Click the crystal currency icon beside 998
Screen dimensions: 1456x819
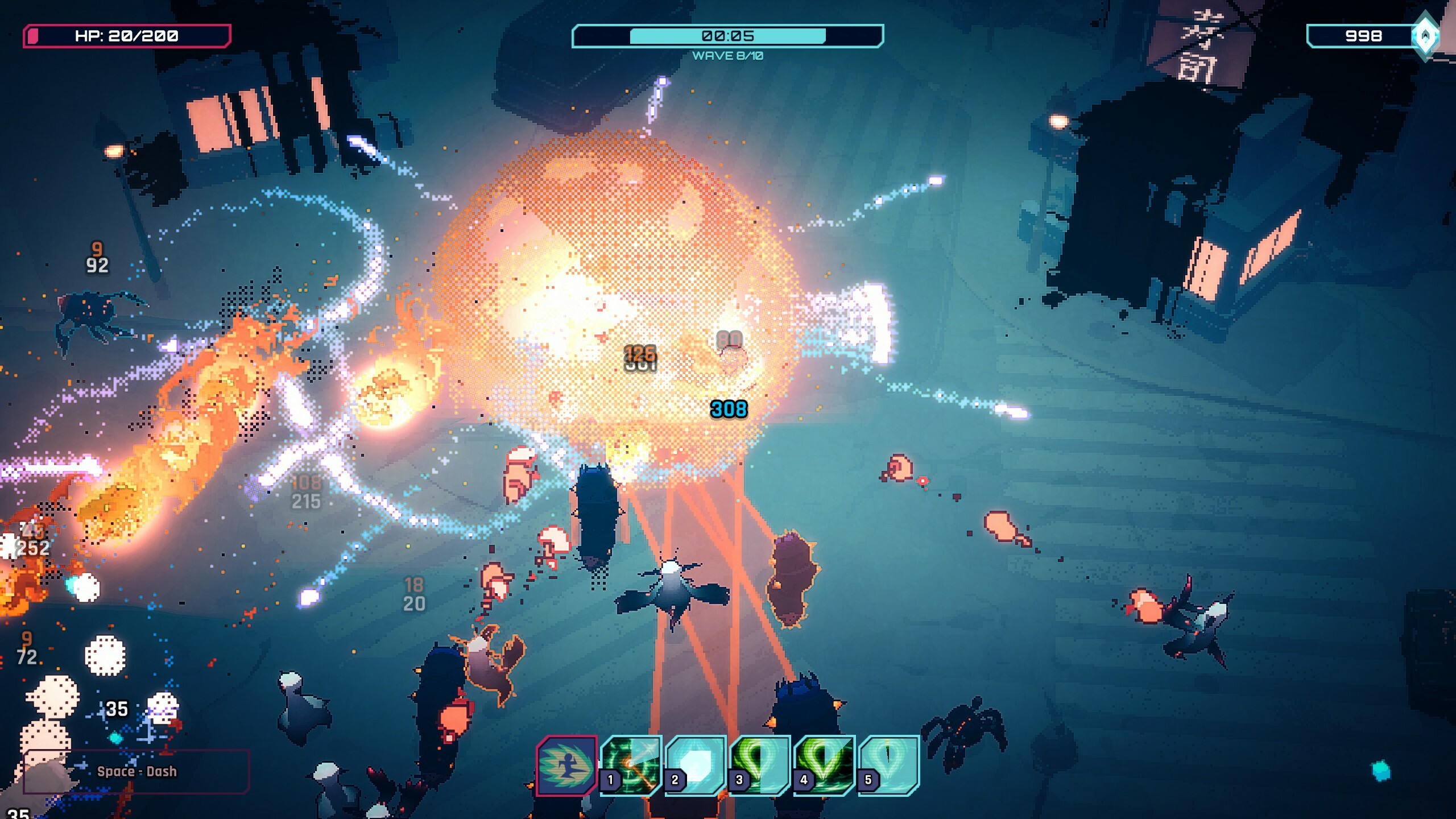pyautogui.click(x=1425, y=36)
